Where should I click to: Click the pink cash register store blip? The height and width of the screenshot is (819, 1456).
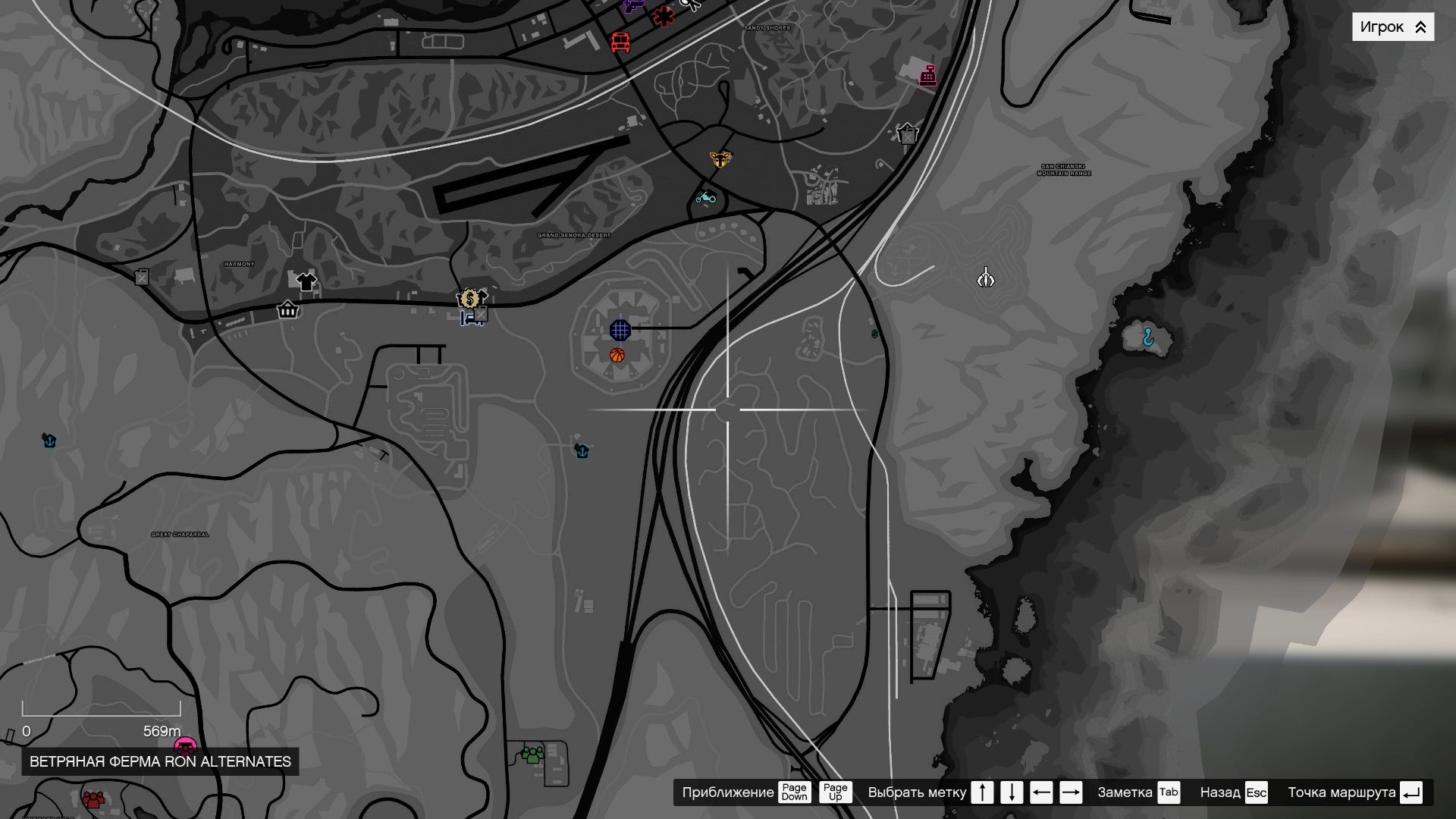pyautogui.click(x=929, y=77)
